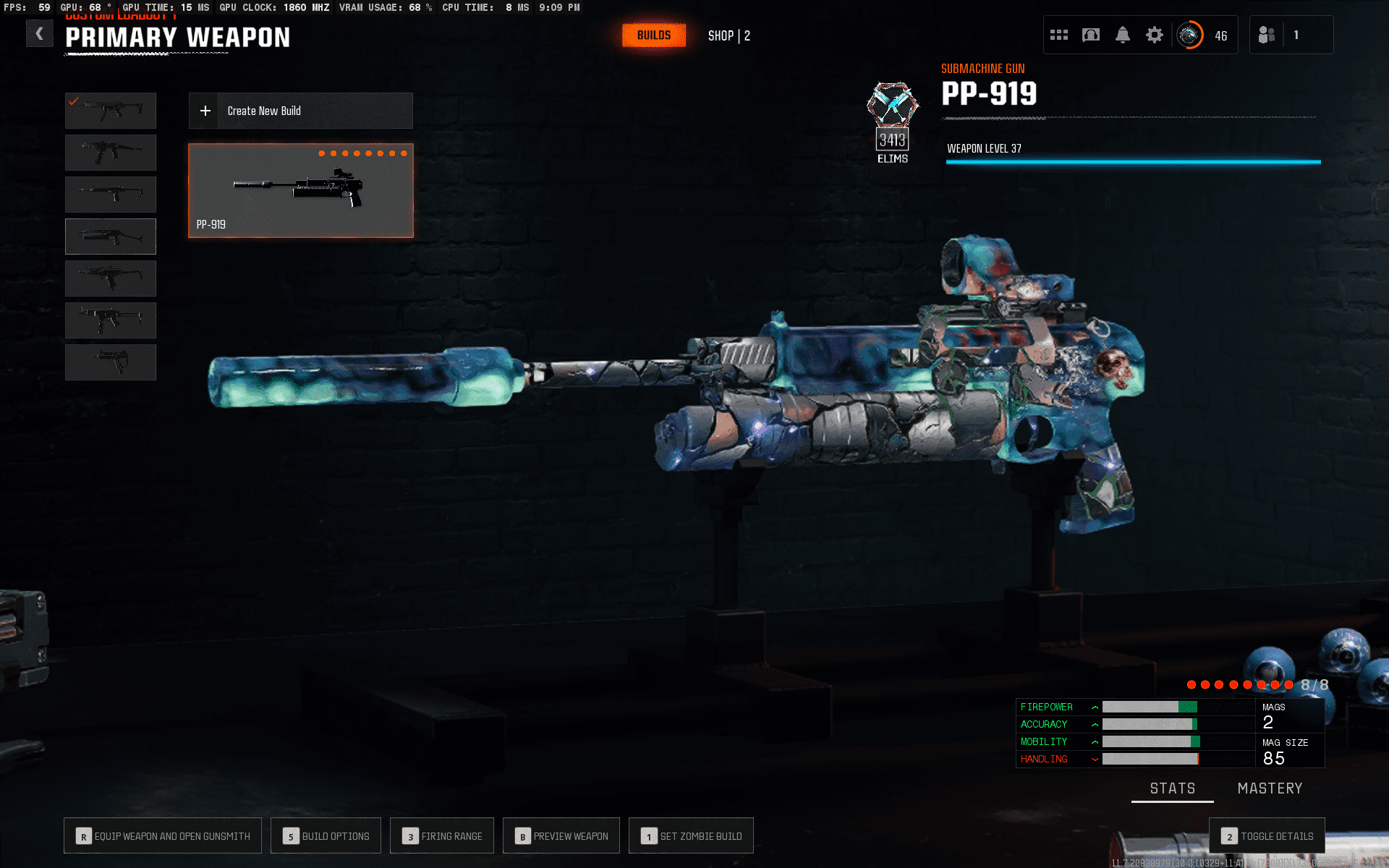The width and height of the screenshot is (1389, 868).
Task: View the player level 46 profile
Action: coord(1204,35)
